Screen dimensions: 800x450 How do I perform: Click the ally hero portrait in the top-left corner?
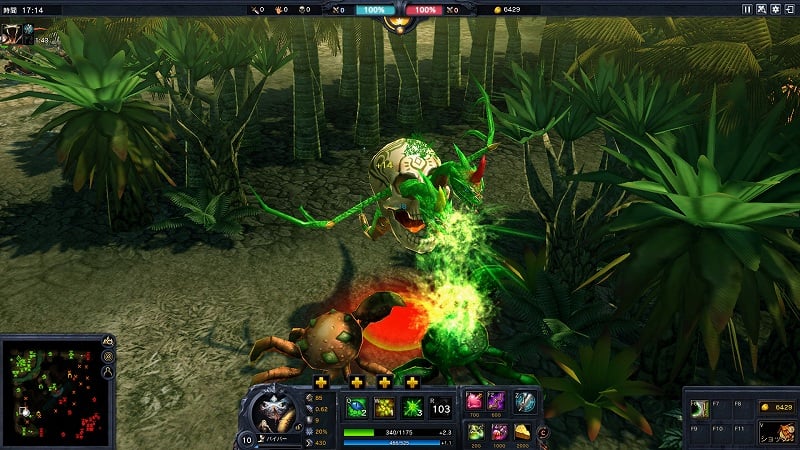(x=12, y=34)
